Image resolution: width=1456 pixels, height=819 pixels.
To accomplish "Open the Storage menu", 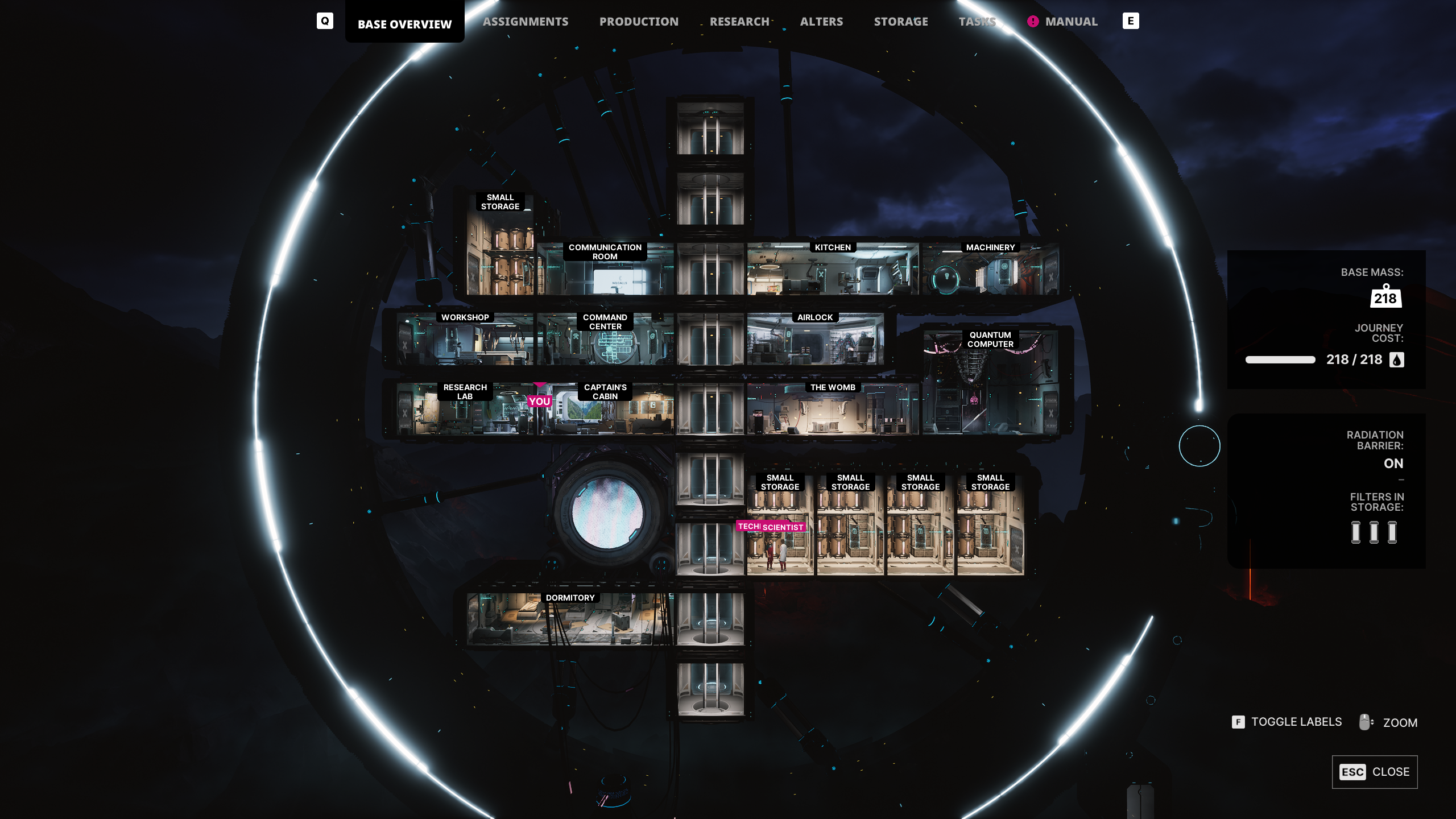I will point(901,21).
